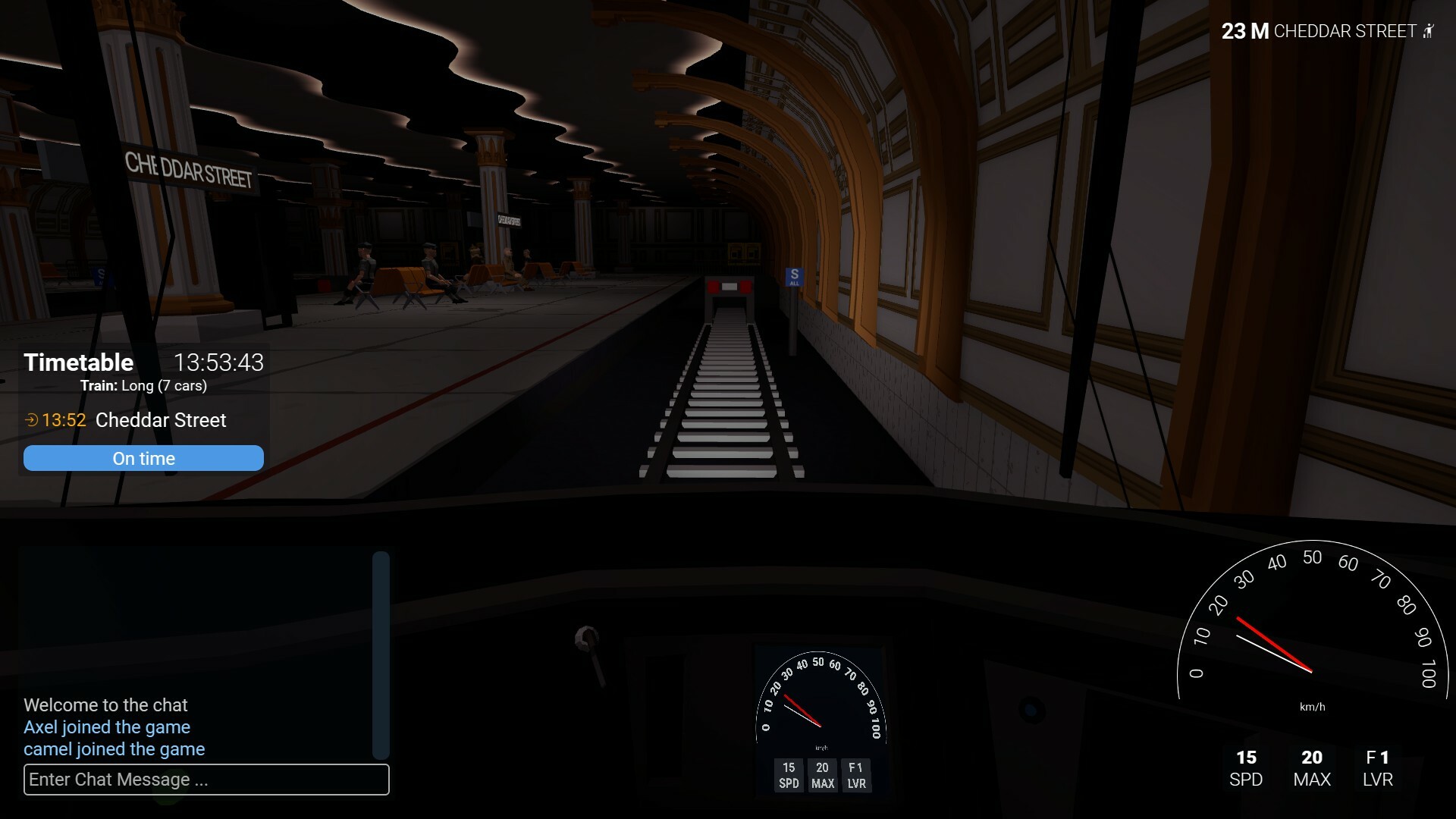
Task: Click the camel joined the game message
Action: 115,749
